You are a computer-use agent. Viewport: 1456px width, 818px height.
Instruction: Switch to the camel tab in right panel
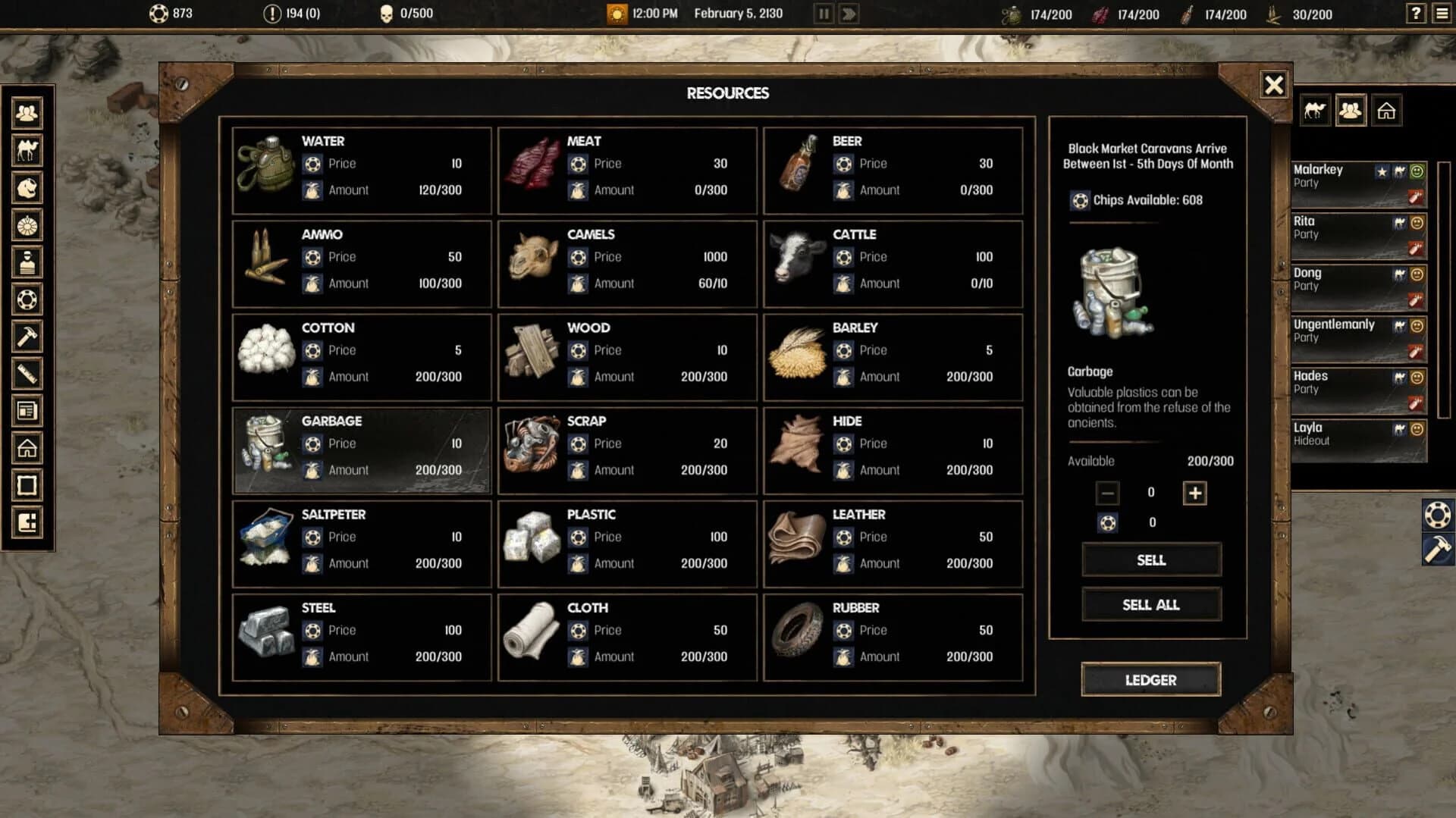tap(1314, 111)
